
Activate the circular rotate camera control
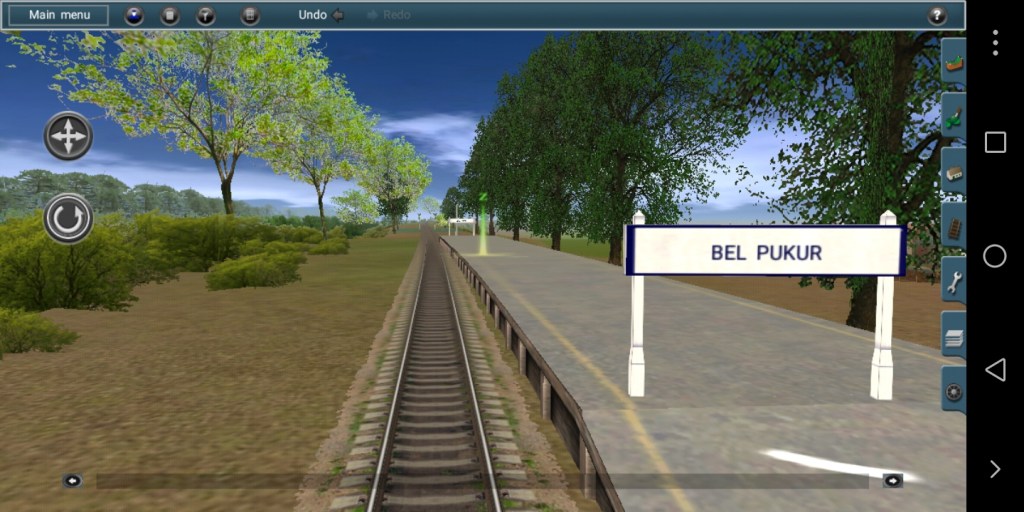68,219
